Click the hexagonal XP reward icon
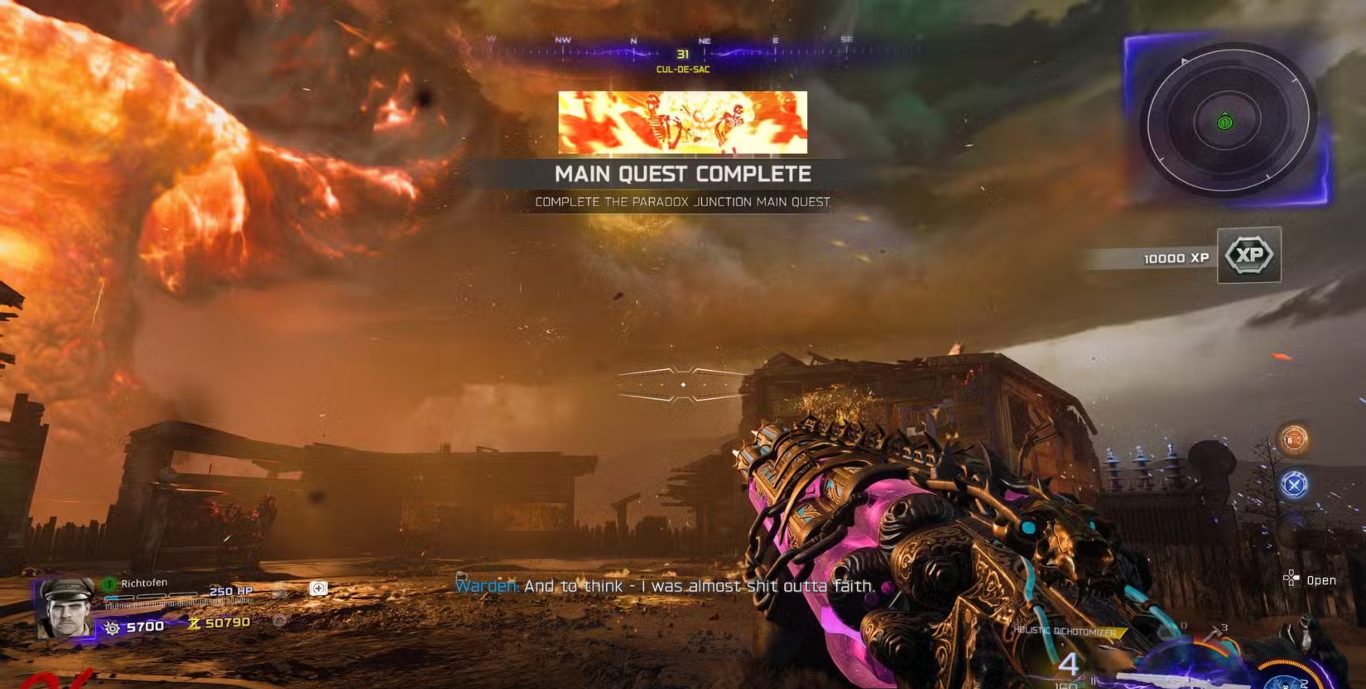1366x689 pixels. pyautogui.click(x=1249, y=256)
